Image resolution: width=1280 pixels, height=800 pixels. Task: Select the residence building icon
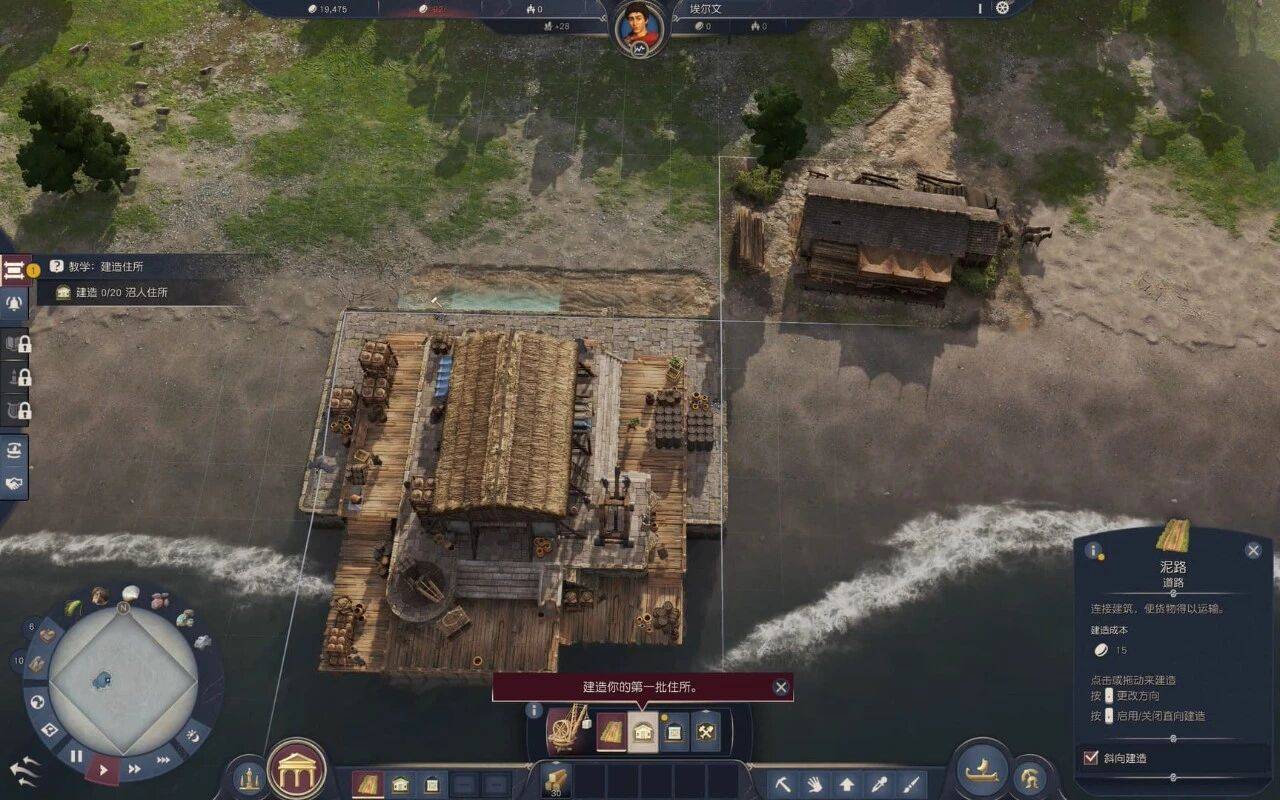(642, 732)
